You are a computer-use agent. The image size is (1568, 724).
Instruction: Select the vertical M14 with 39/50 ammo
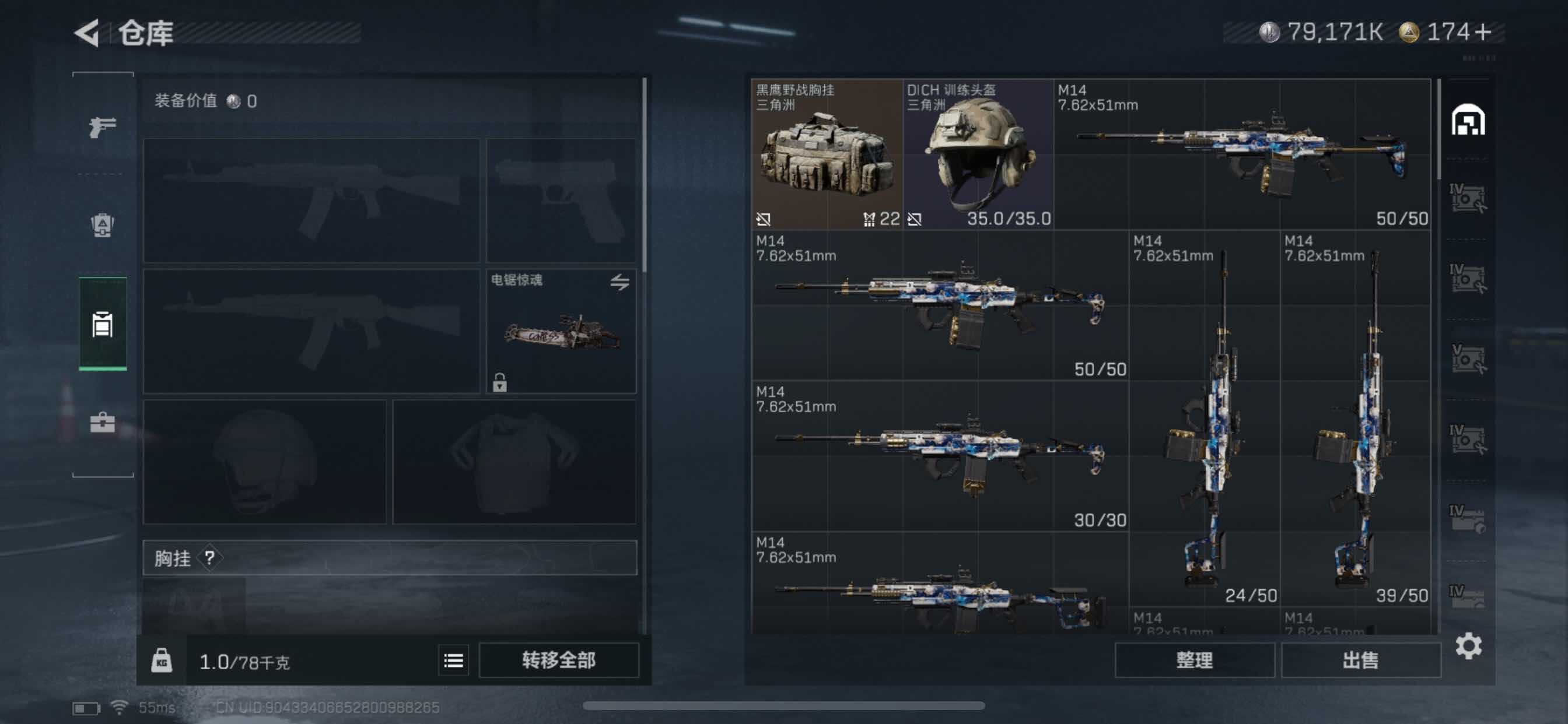1356,420
